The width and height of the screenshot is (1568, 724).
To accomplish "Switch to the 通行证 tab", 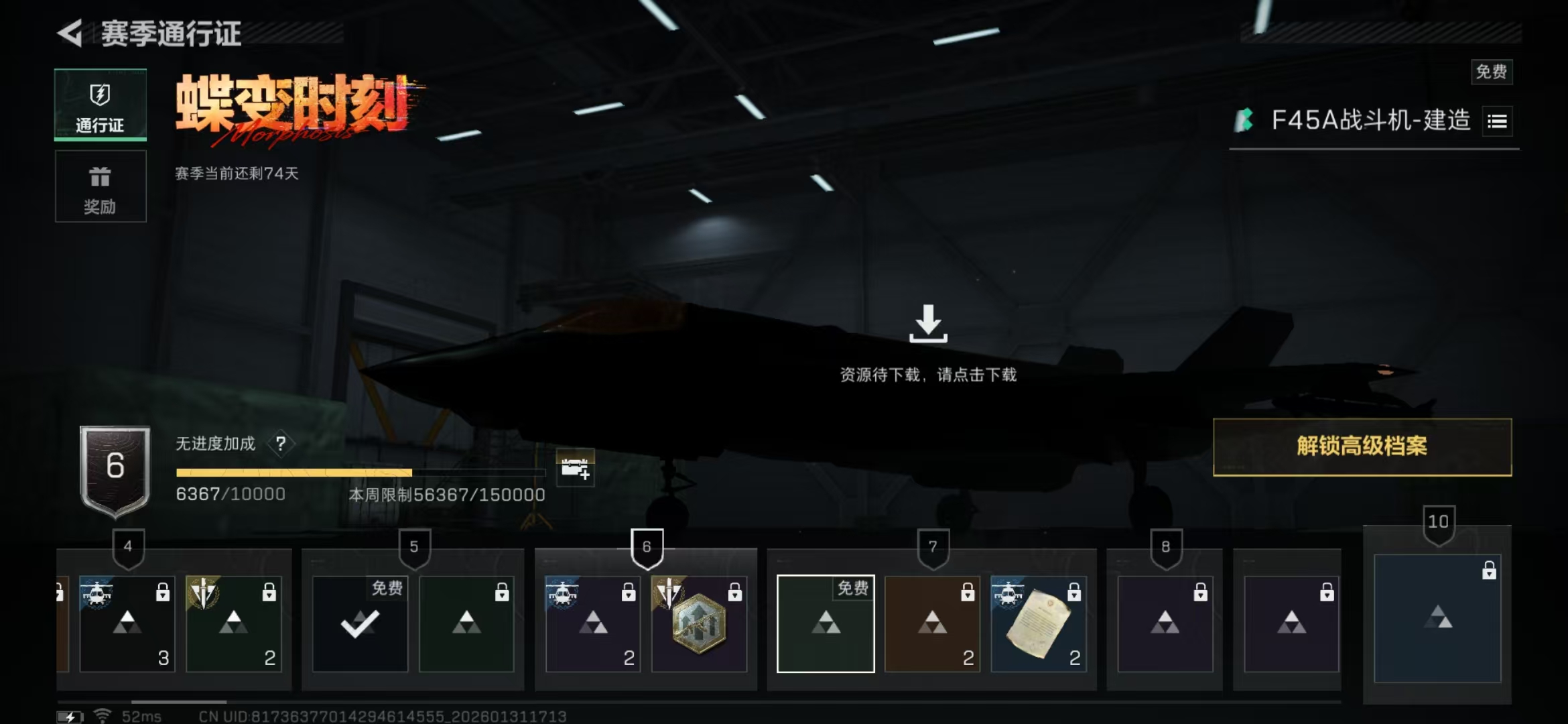I will point(100,105).
